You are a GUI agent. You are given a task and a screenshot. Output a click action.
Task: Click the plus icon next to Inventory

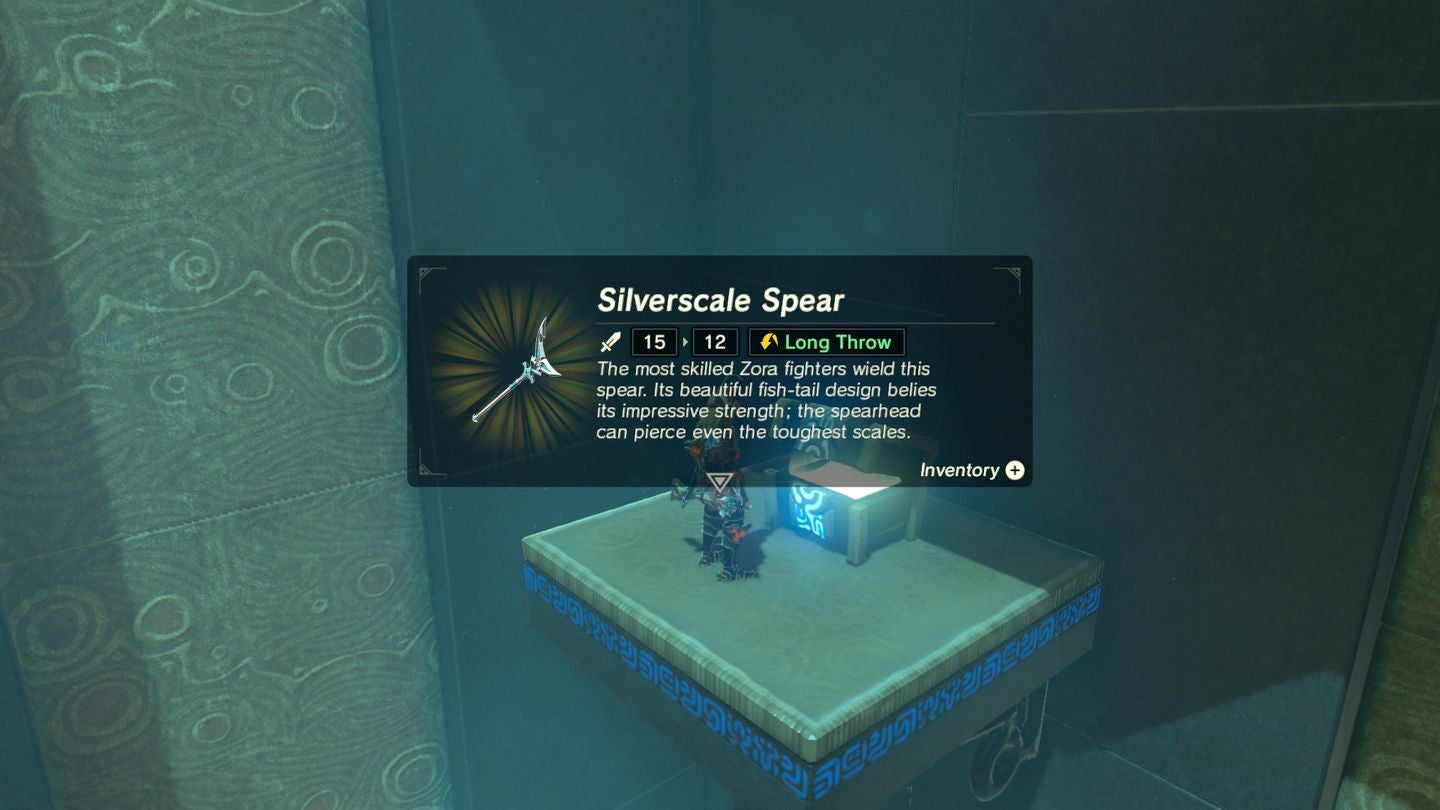click(x=1014, y=470)
